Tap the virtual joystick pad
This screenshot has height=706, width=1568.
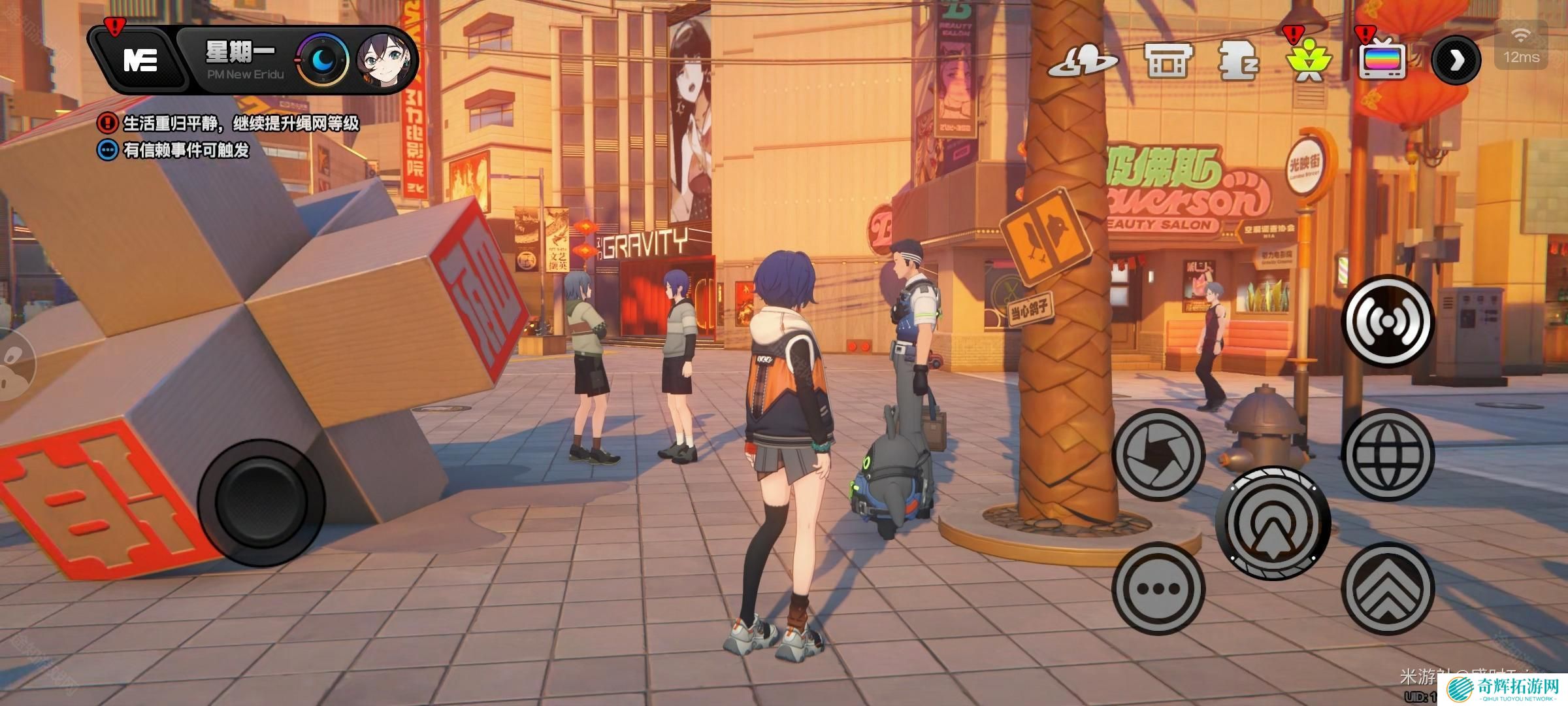(x=261, y=502)
